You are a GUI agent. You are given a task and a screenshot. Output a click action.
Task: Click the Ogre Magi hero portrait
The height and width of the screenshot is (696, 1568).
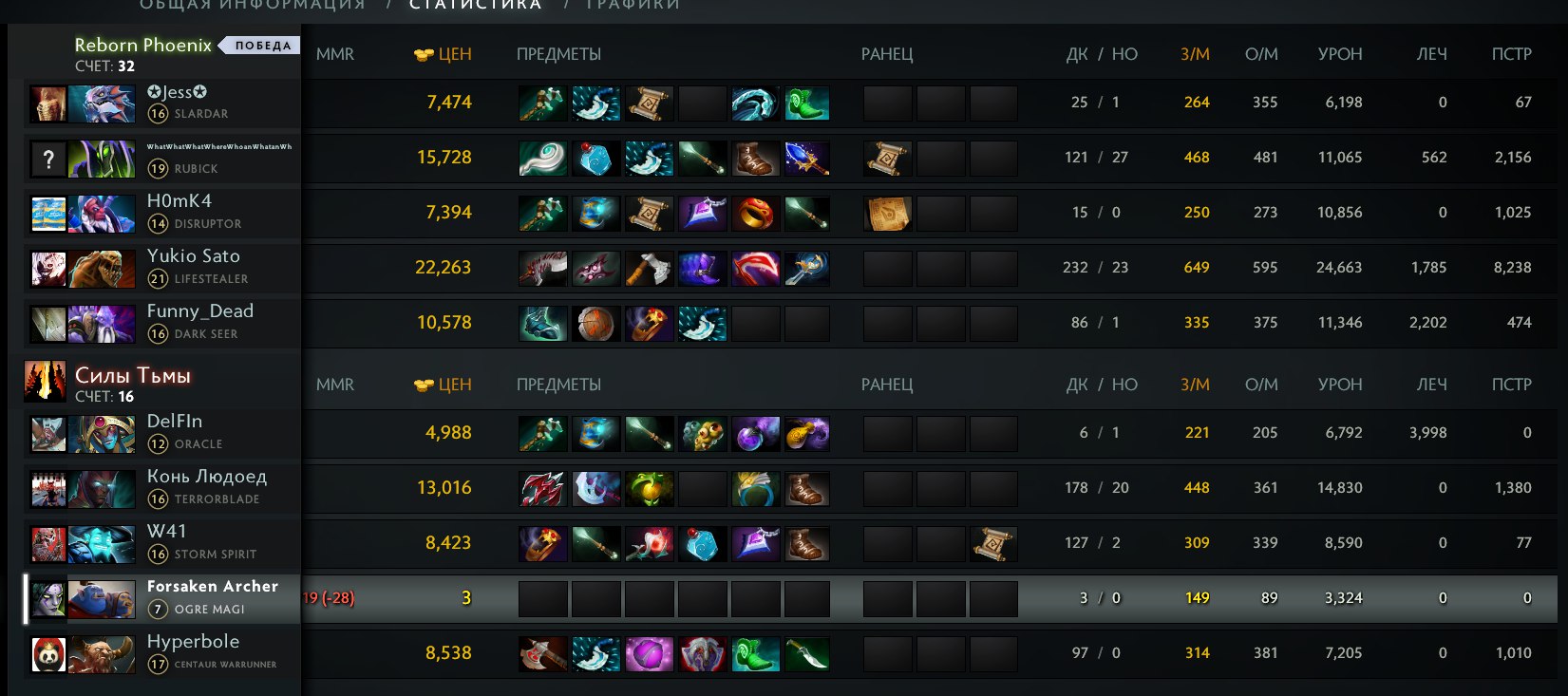[x=102, y=600]
